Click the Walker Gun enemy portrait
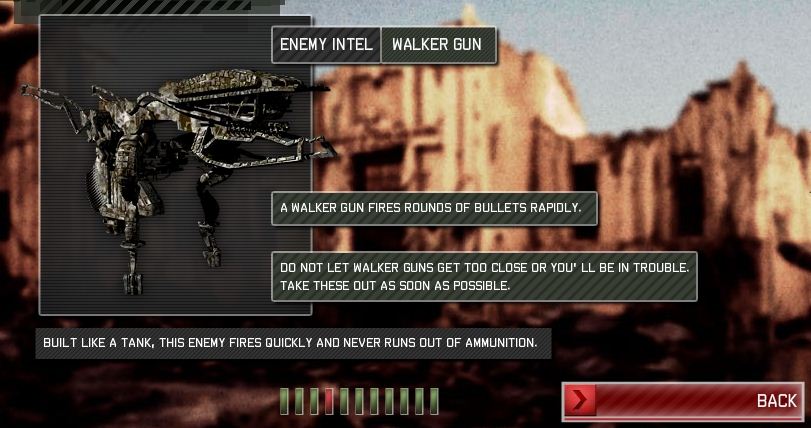 point(175,165)
